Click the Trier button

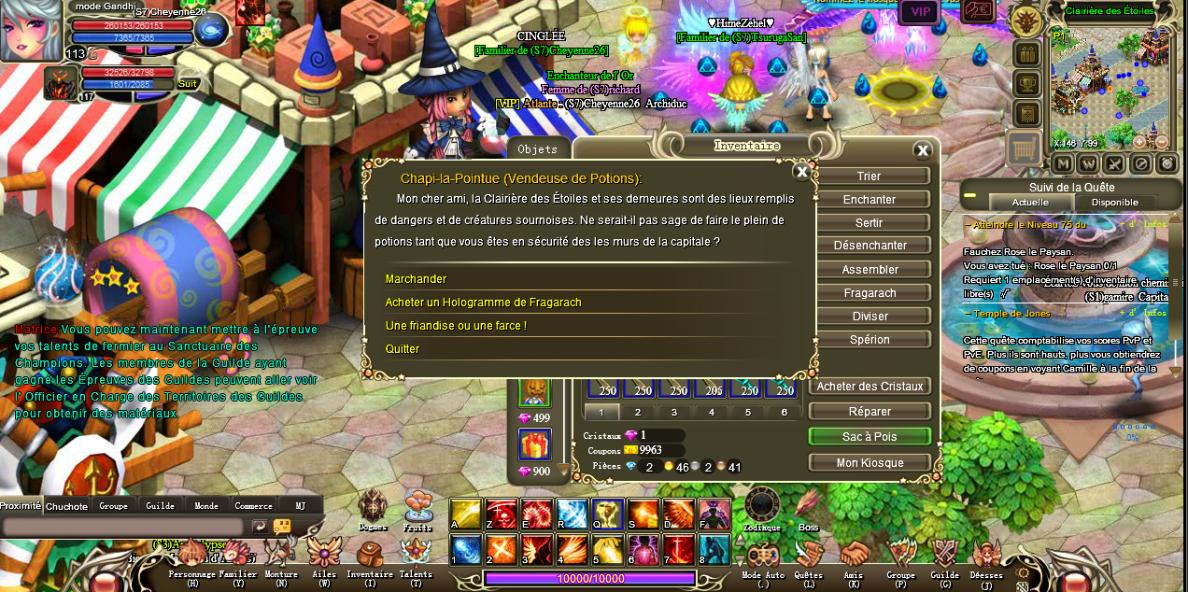pos(869,176)
